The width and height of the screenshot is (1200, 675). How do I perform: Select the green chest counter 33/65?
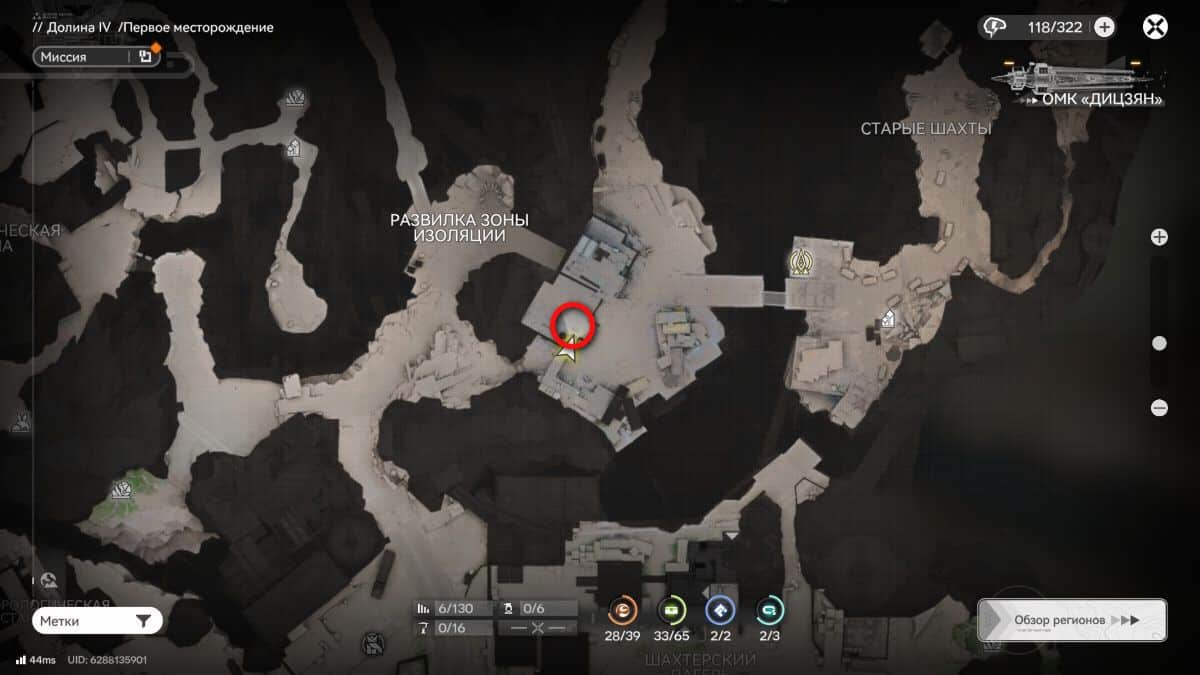coord(672,610)
